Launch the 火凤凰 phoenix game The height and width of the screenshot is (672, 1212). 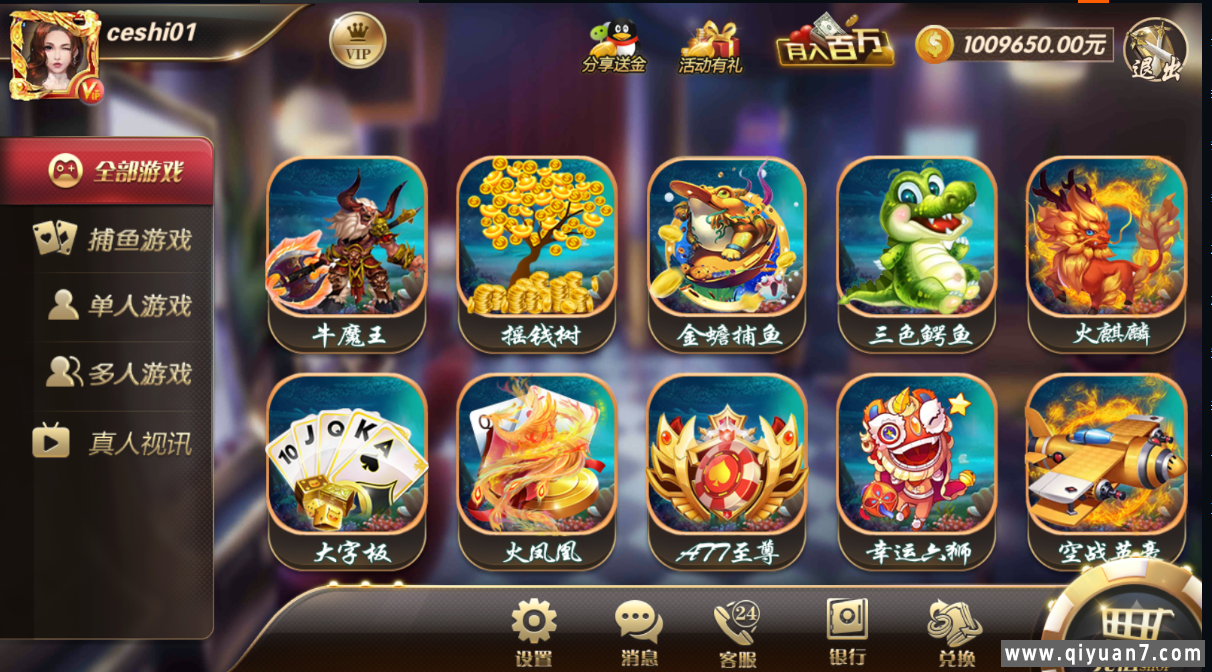(537, 468)
